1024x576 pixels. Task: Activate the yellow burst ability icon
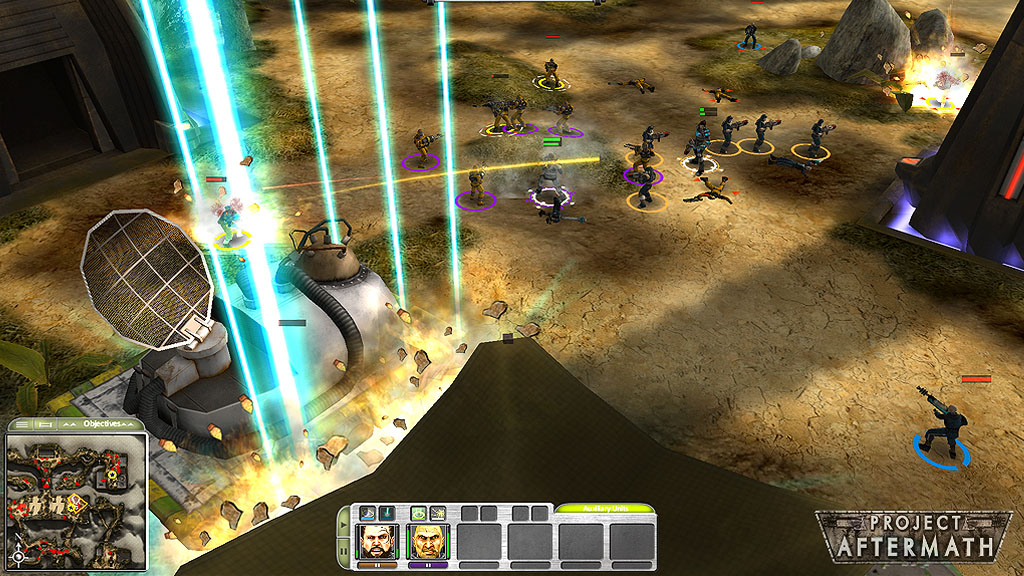438,513
